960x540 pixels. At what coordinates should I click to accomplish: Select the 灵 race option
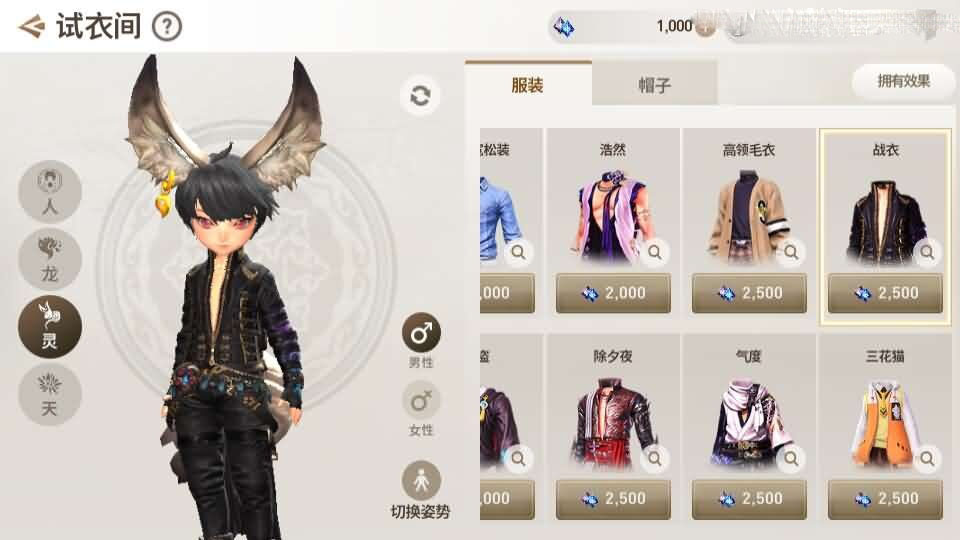(50, 327)
